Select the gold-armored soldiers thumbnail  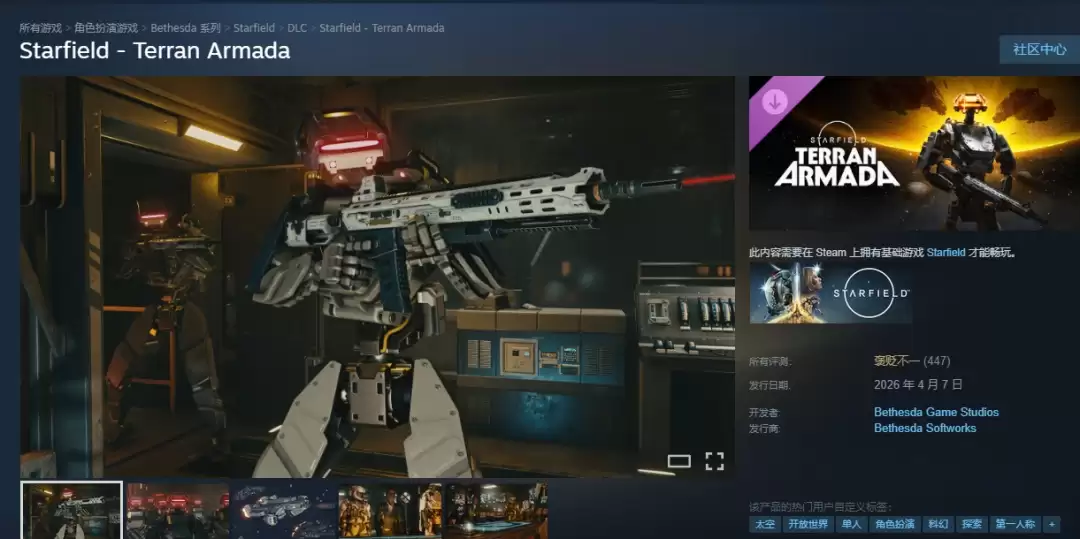[x=389, y=510]
